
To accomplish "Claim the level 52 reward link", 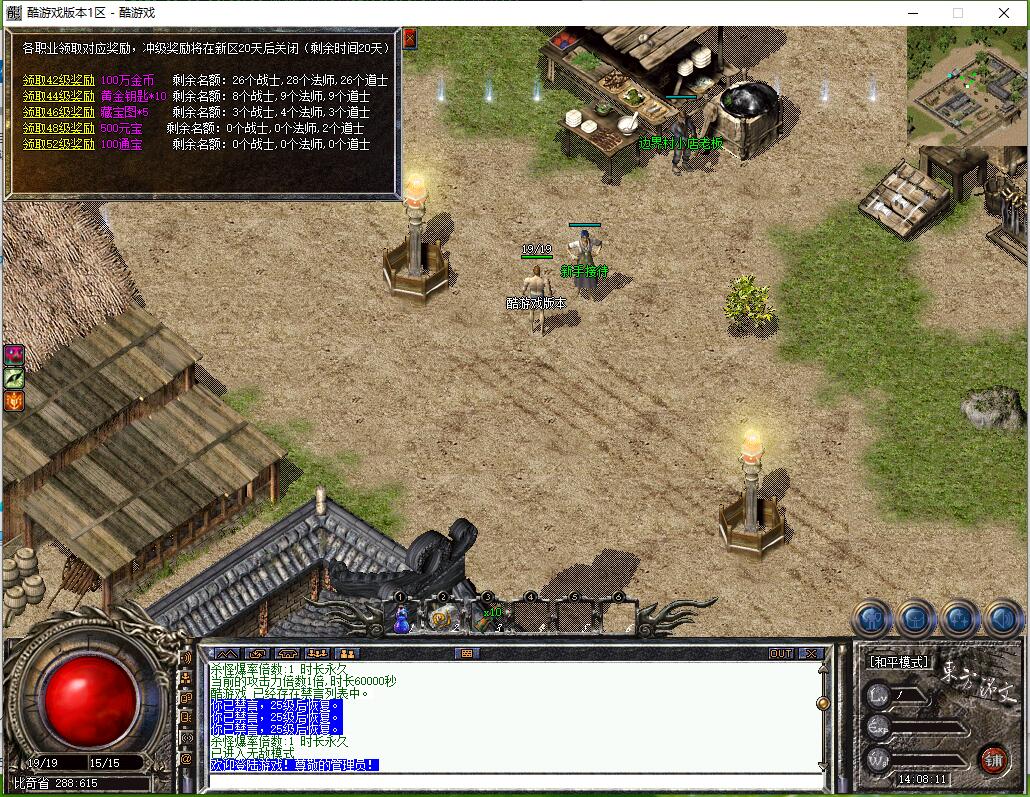I will pyautogui.click(x=59, y=144).
